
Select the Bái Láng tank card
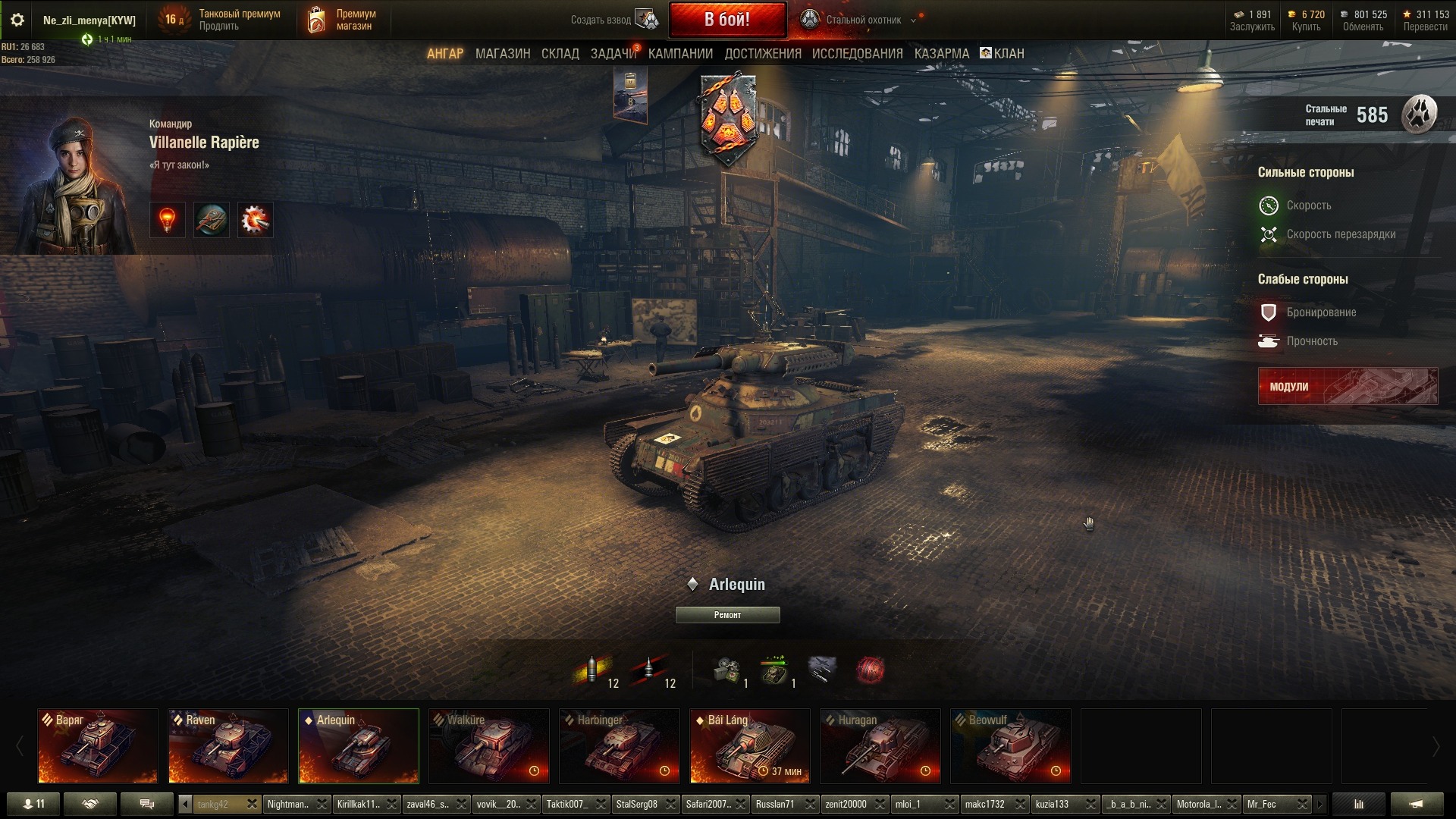tap(750, 746)
